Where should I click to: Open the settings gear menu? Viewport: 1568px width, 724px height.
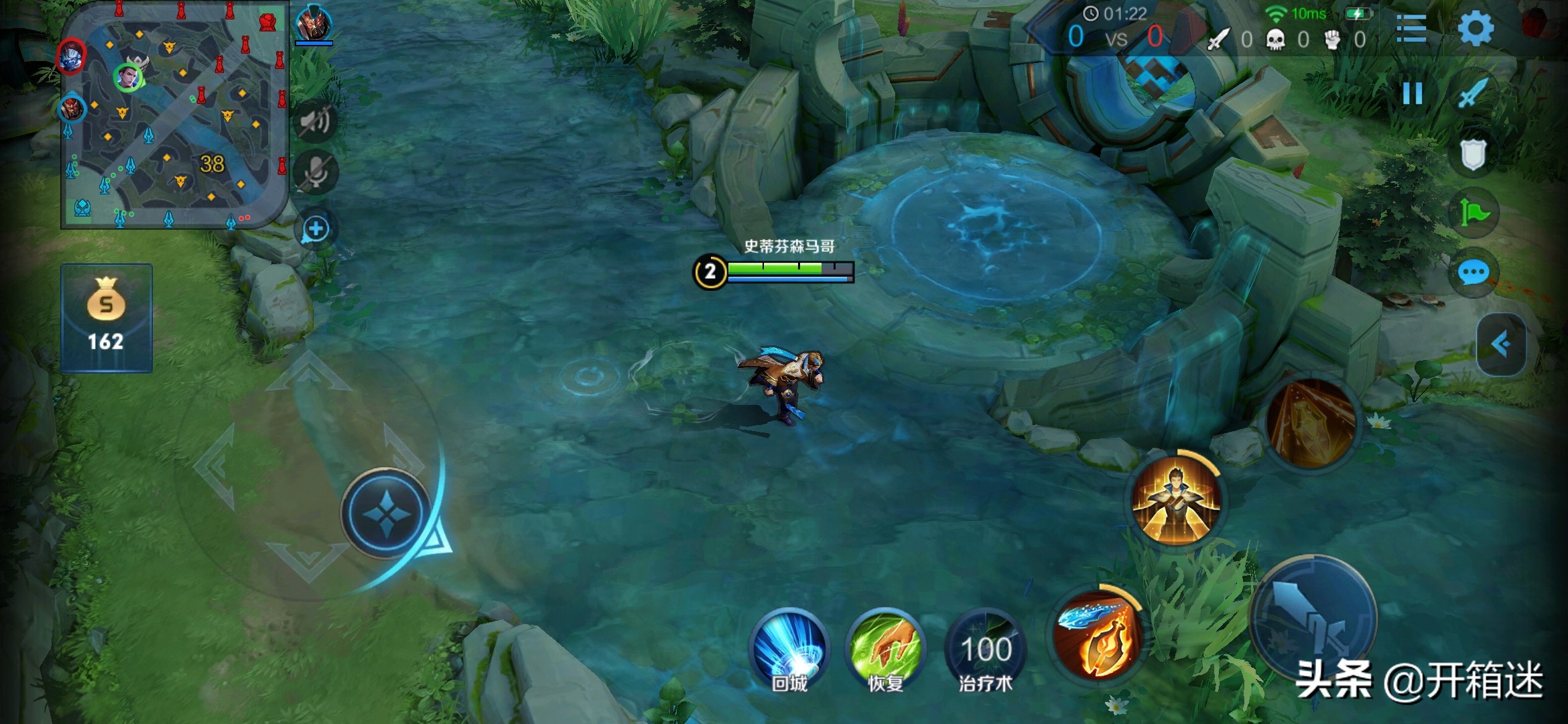point(1475,29)
